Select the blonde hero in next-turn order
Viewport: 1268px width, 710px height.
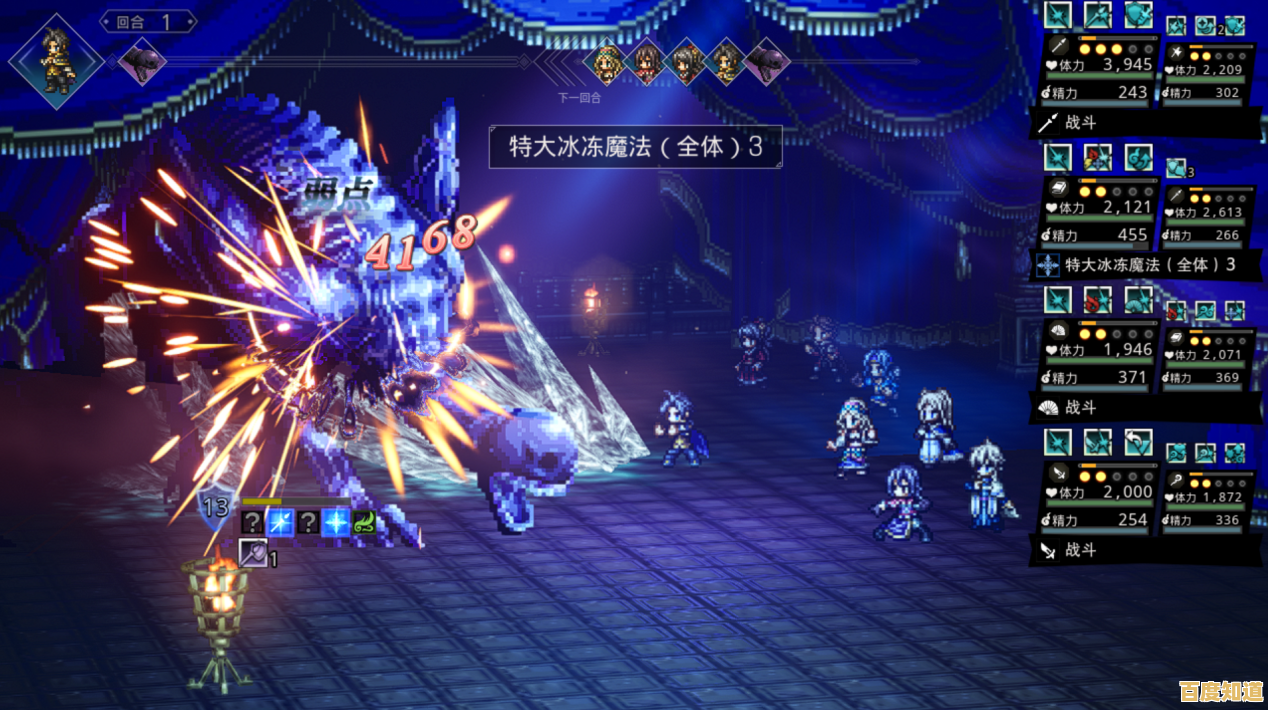(607, 62)
